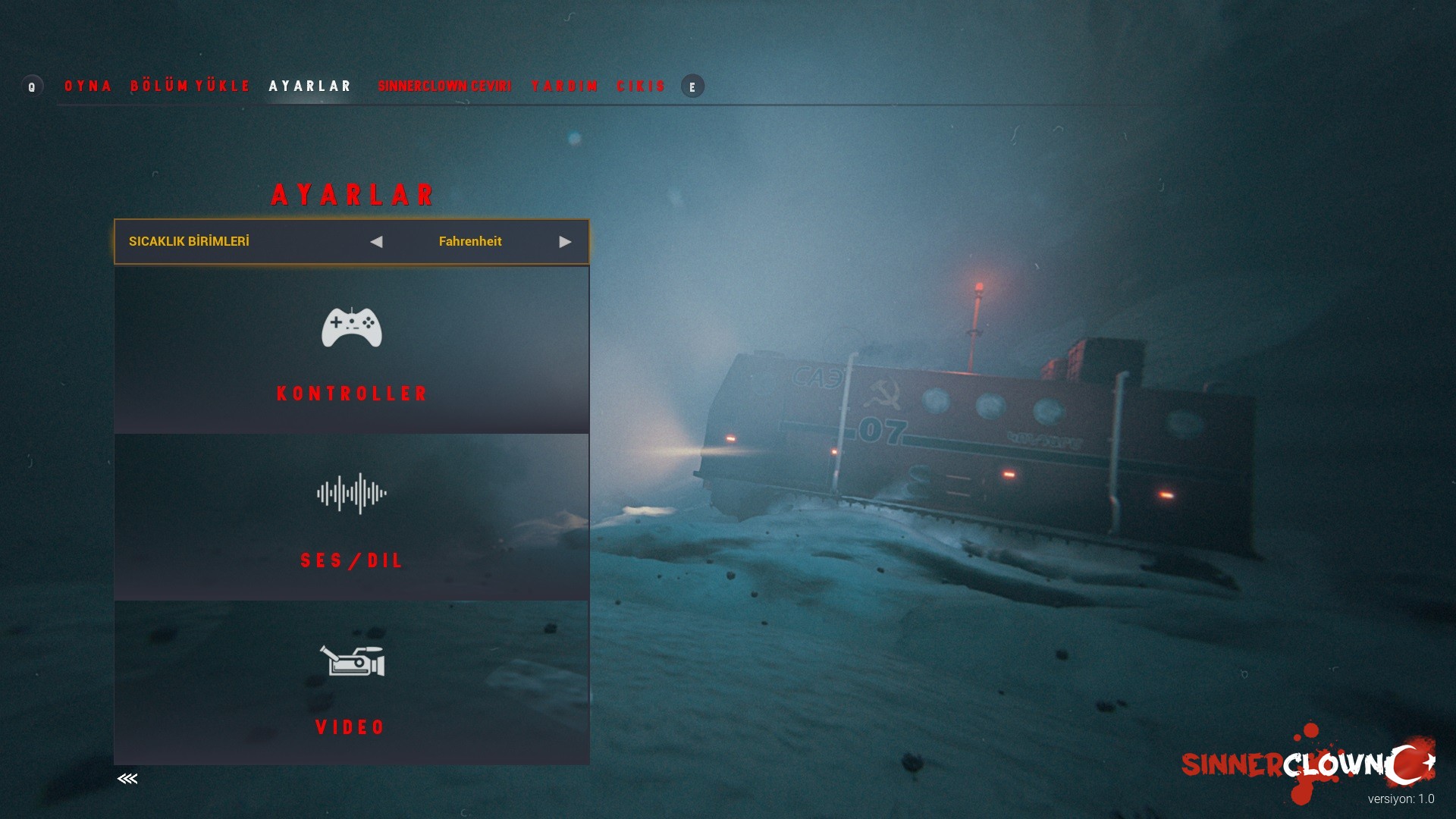Screen dimensions: 1456x819
Task: Select the AYARLAR tab
Action: point(310,86)
